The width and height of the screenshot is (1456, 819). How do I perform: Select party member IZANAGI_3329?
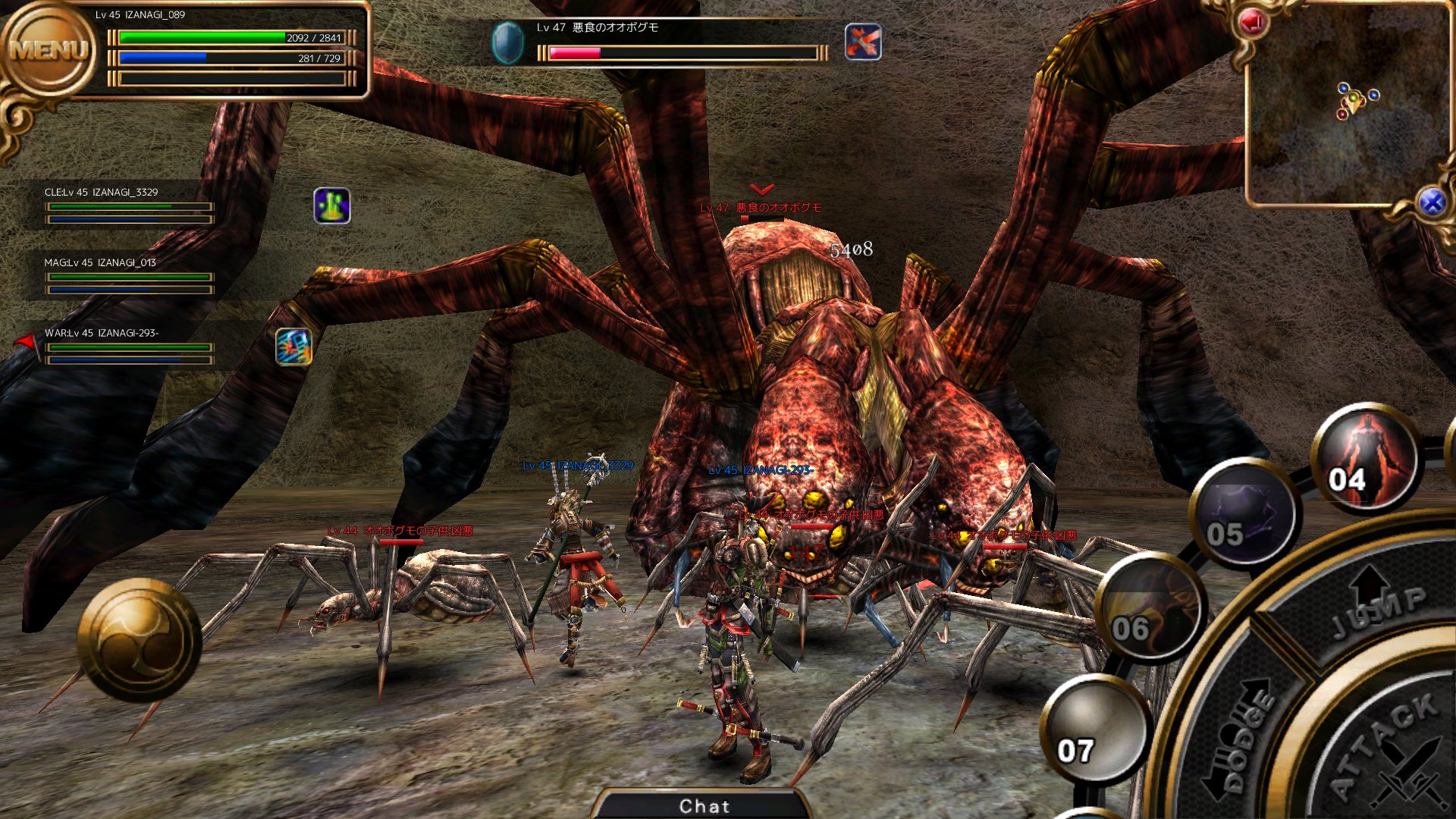click(127, 206)
